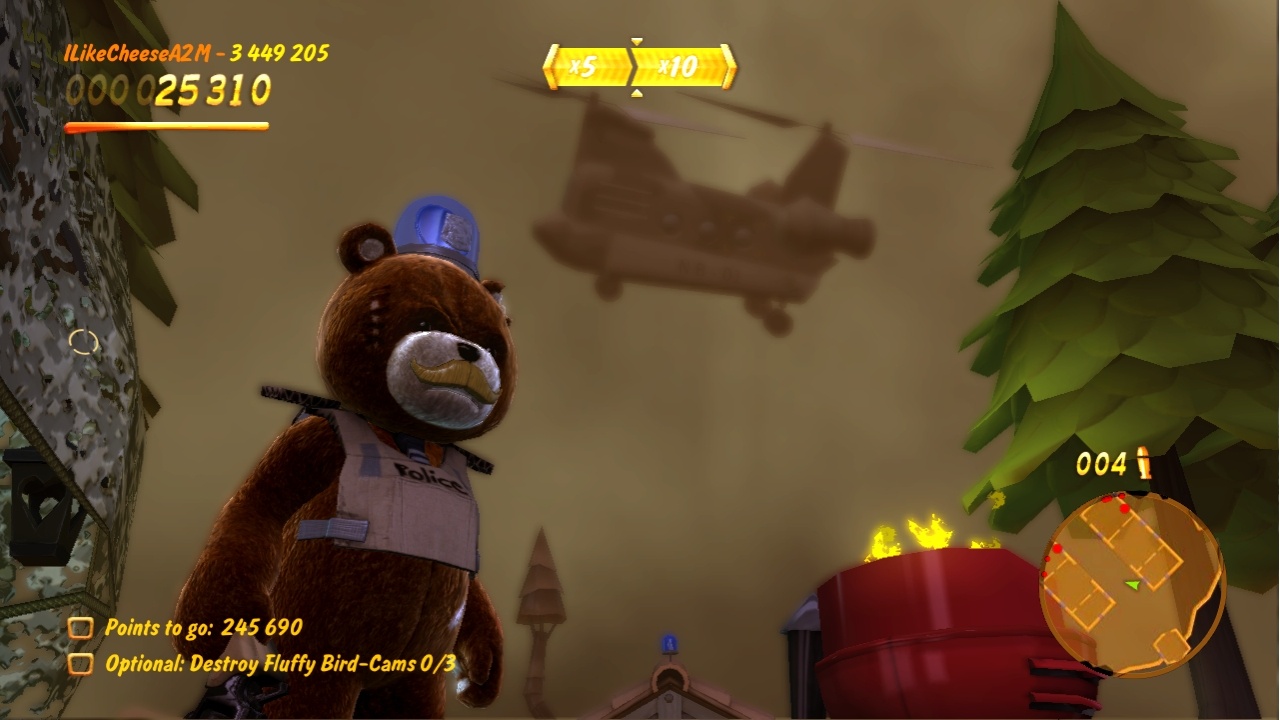Image resolution: width=1280 pixels, height=720 pixels.
Task: Click the upper chevron of the multiplier banner
Action: click(636, 40)
